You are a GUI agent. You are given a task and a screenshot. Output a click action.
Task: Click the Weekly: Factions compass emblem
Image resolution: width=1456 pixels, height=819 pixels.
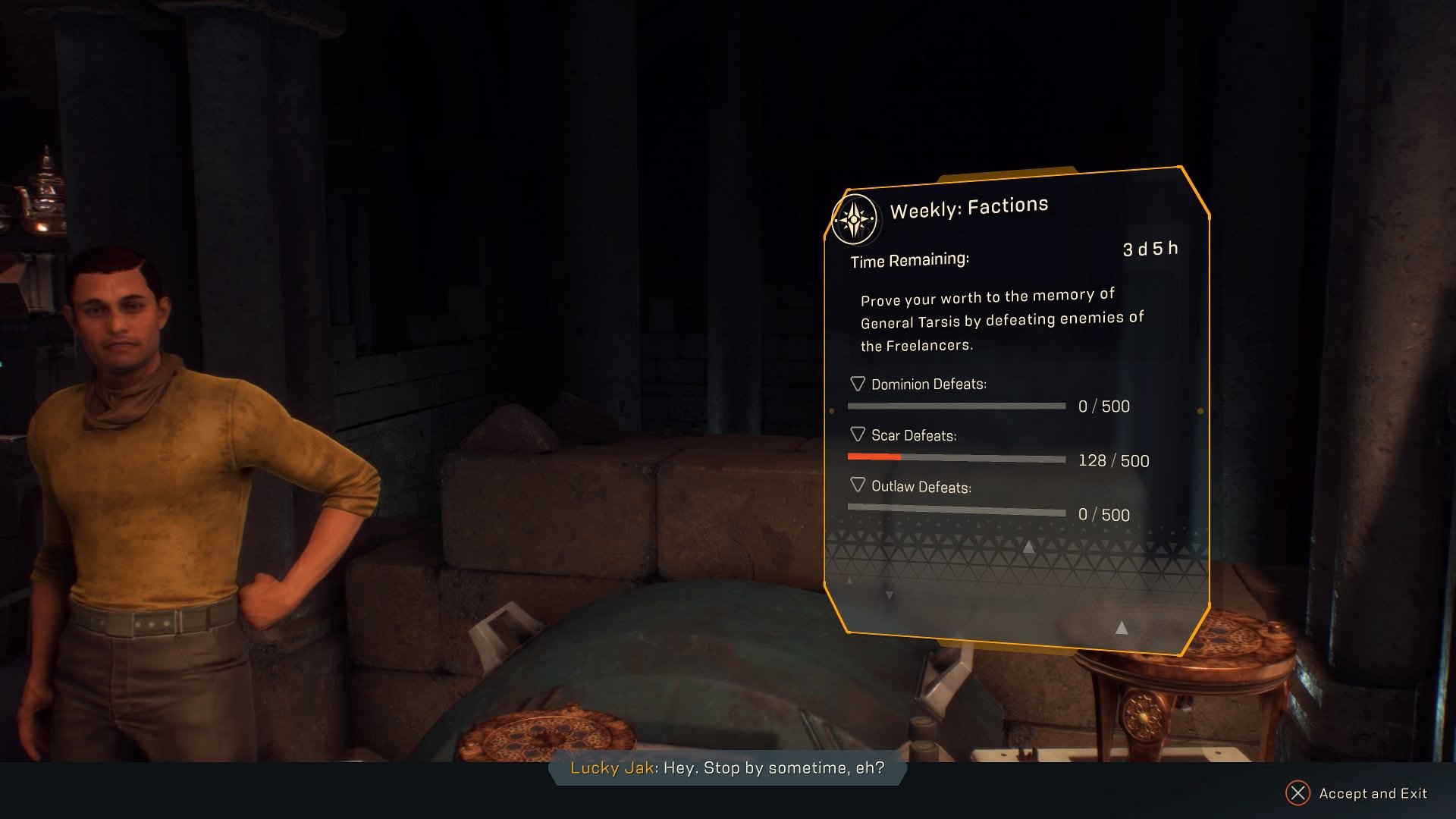(x=855, y=219)
